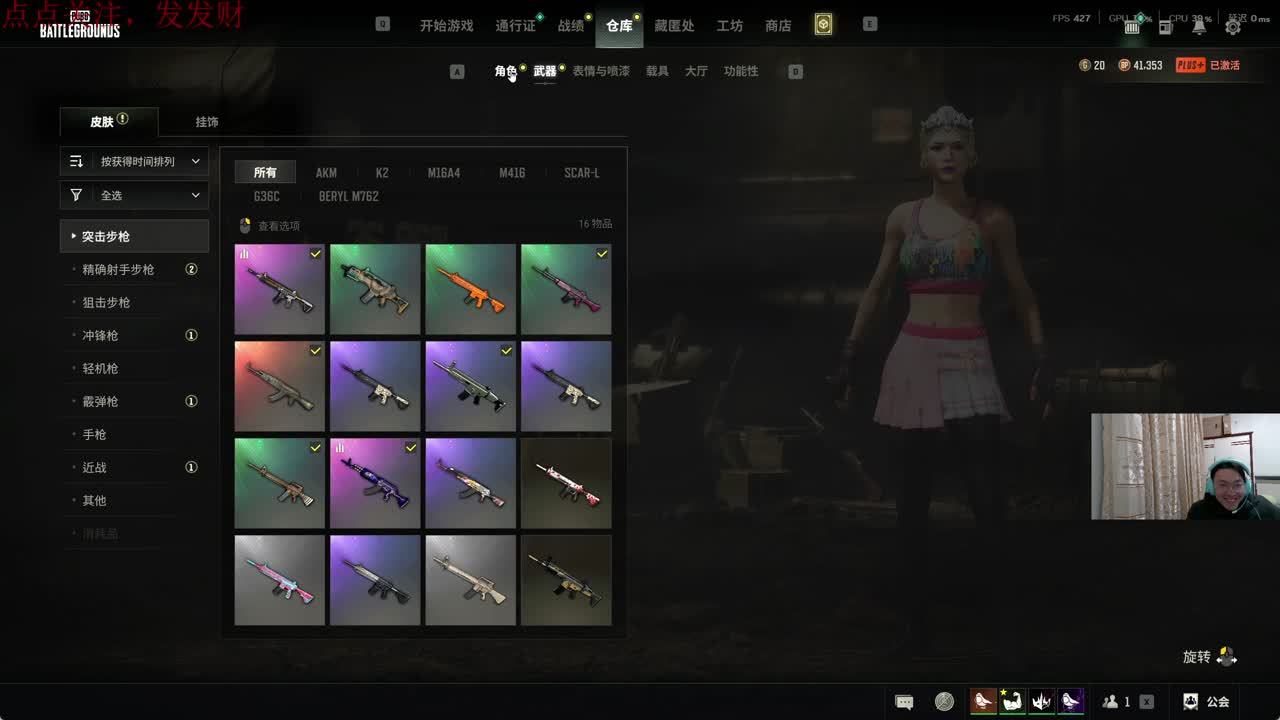Show the 霰弹枪 shotgun category
Screen dimensions: 1280x720
click(100, 401)
